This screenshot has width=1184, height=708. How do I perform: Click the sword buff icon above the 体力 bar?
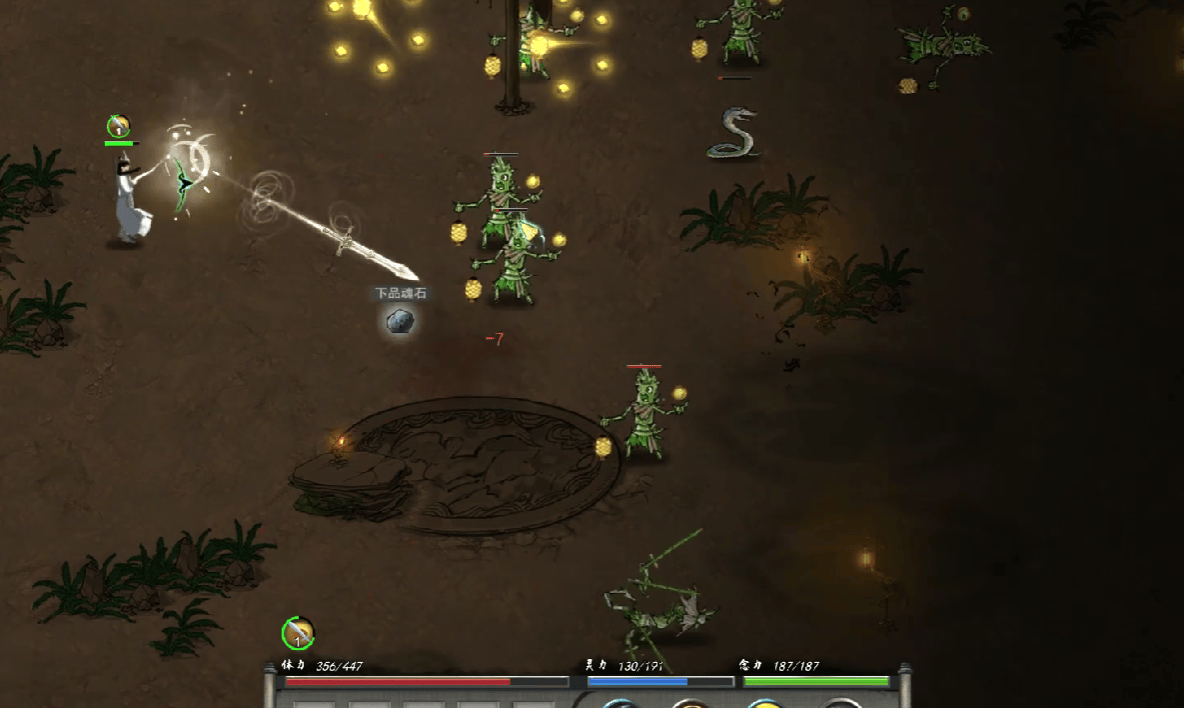point(297,632)
